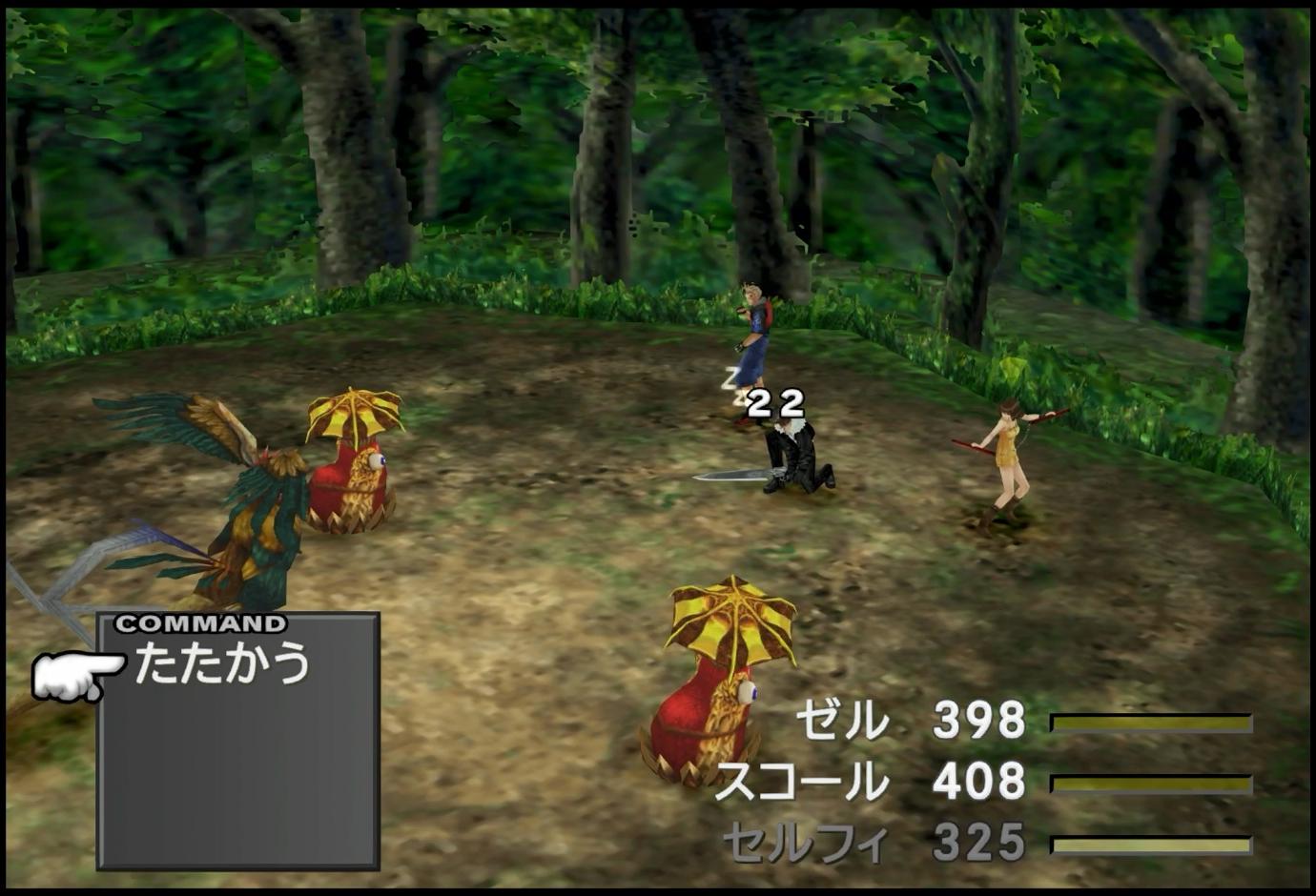Pick セルフィ in the party list

point(805,843)
